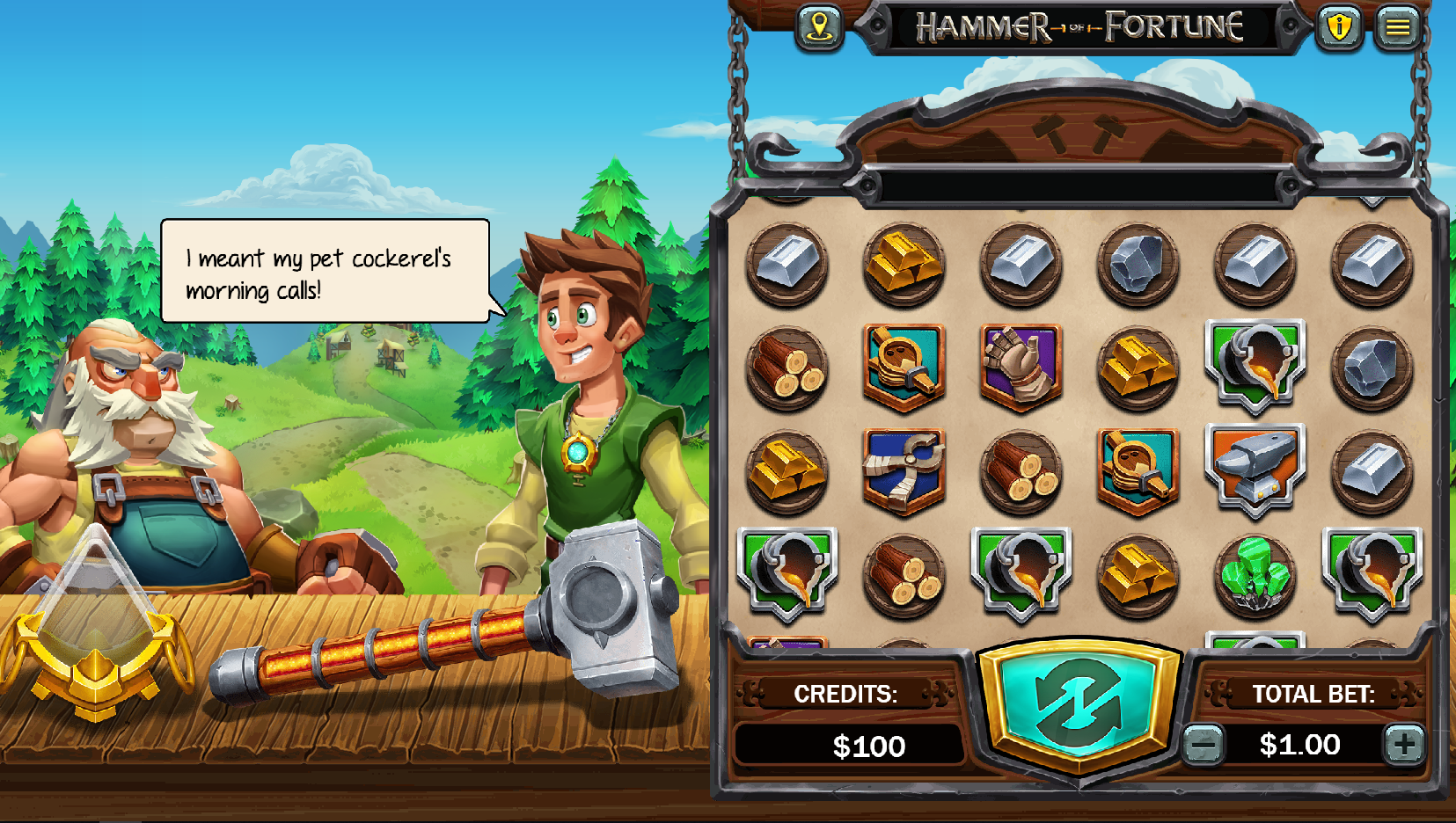Open the hamburger menu in the top corner
The height and width of the screenshot is (823, 1456).
pos(1400,27)
